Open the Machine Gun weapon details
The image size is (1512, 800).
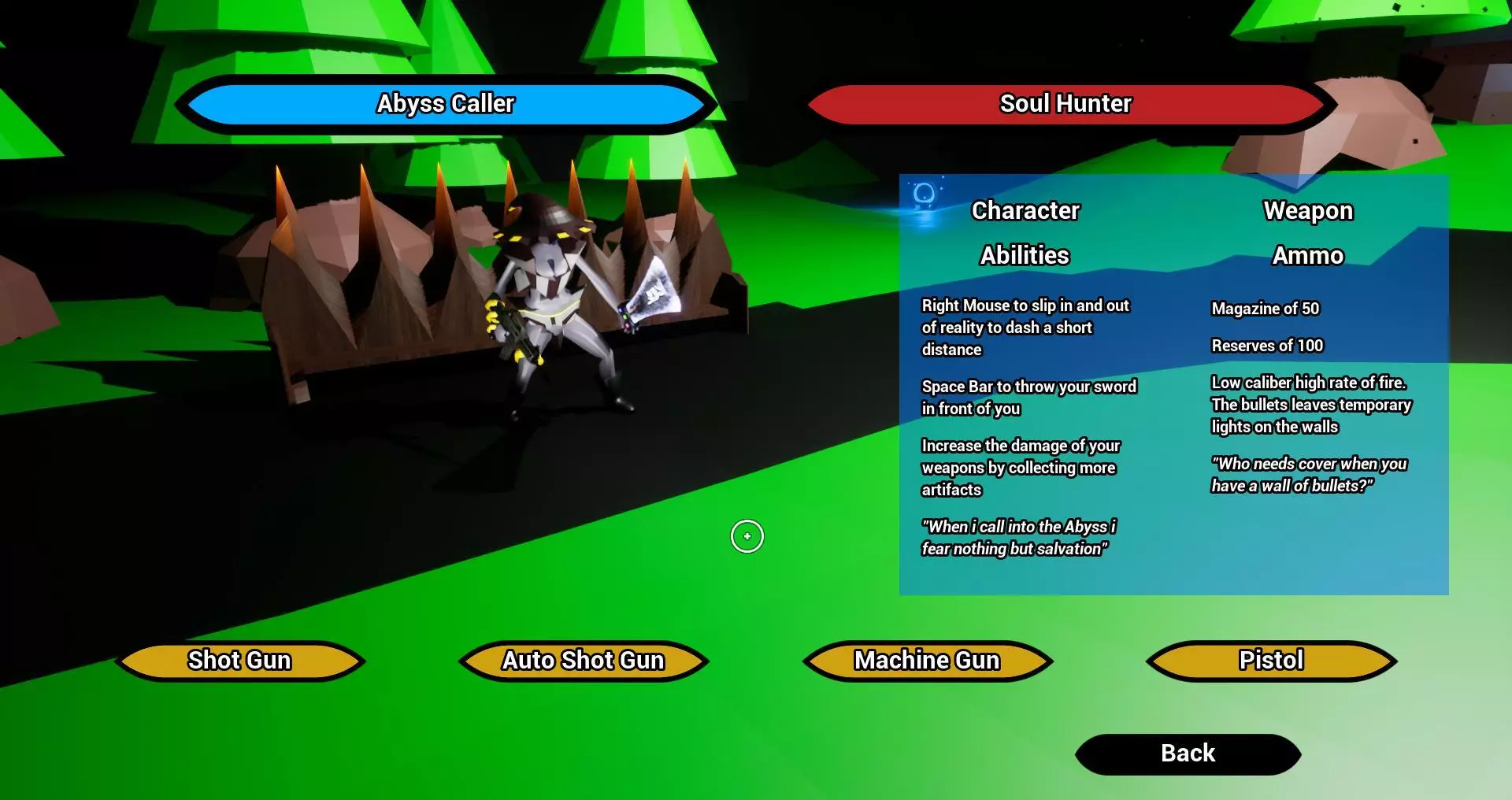926,660
